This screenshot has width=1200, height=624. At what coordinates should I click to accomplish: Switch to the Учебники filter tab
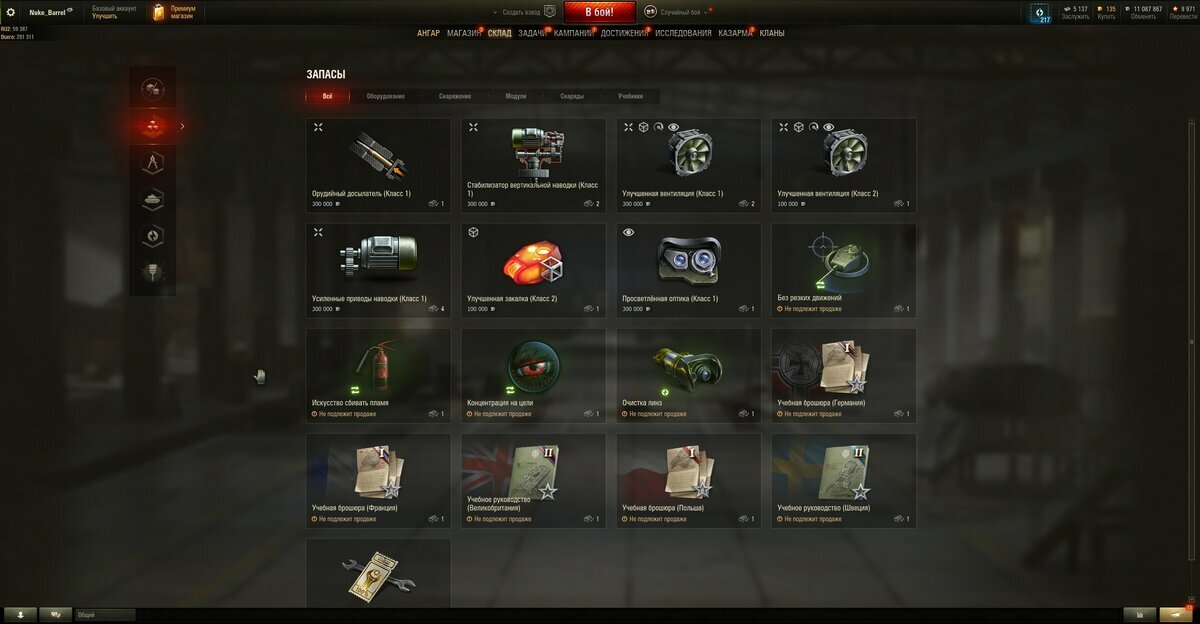pyautogui.click(x=630, y=96)
